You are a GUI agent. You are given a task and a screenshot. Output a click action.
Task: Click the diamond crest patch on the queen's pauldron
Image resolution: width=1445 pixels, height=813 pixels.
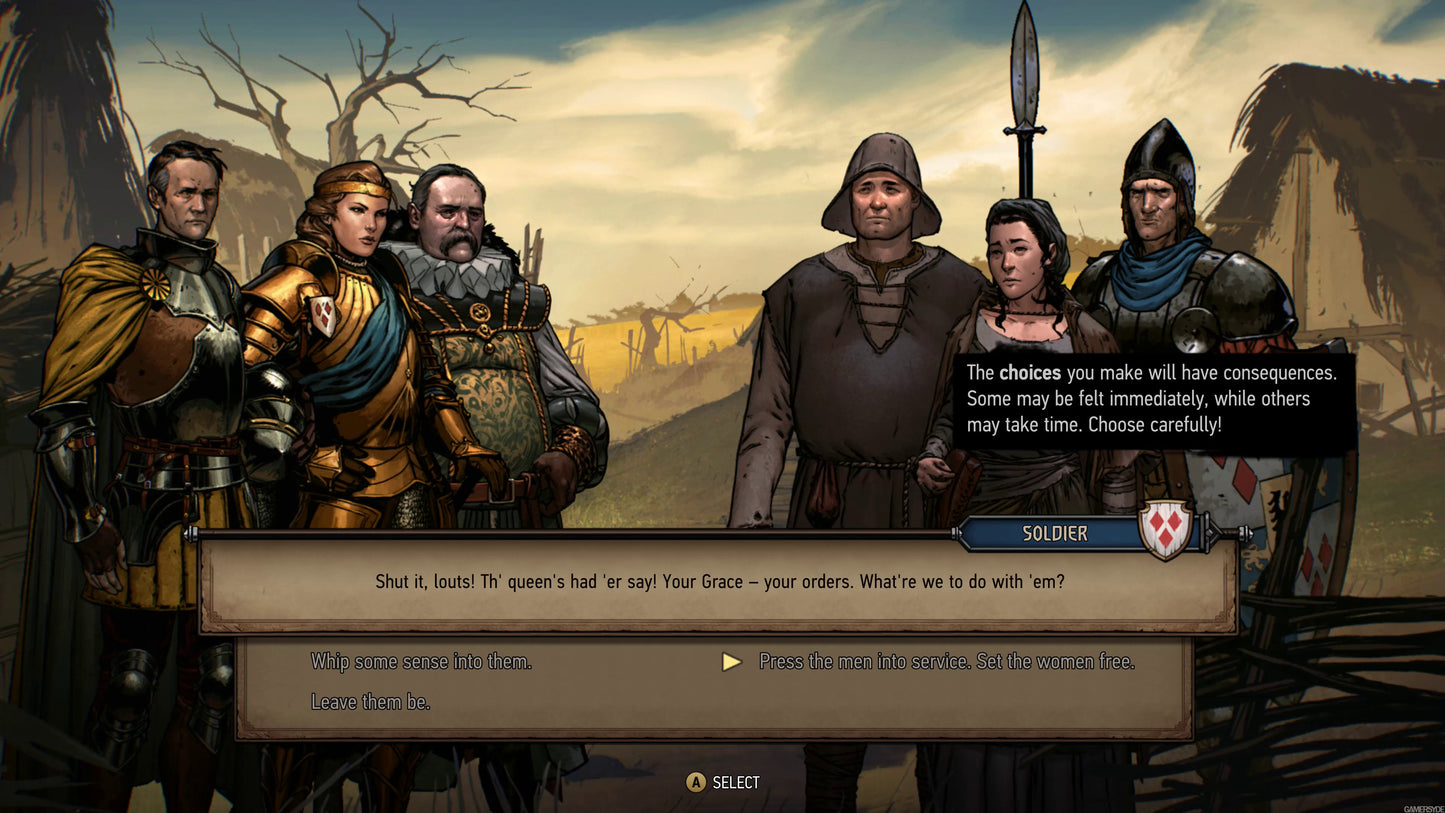click(325, 317)
